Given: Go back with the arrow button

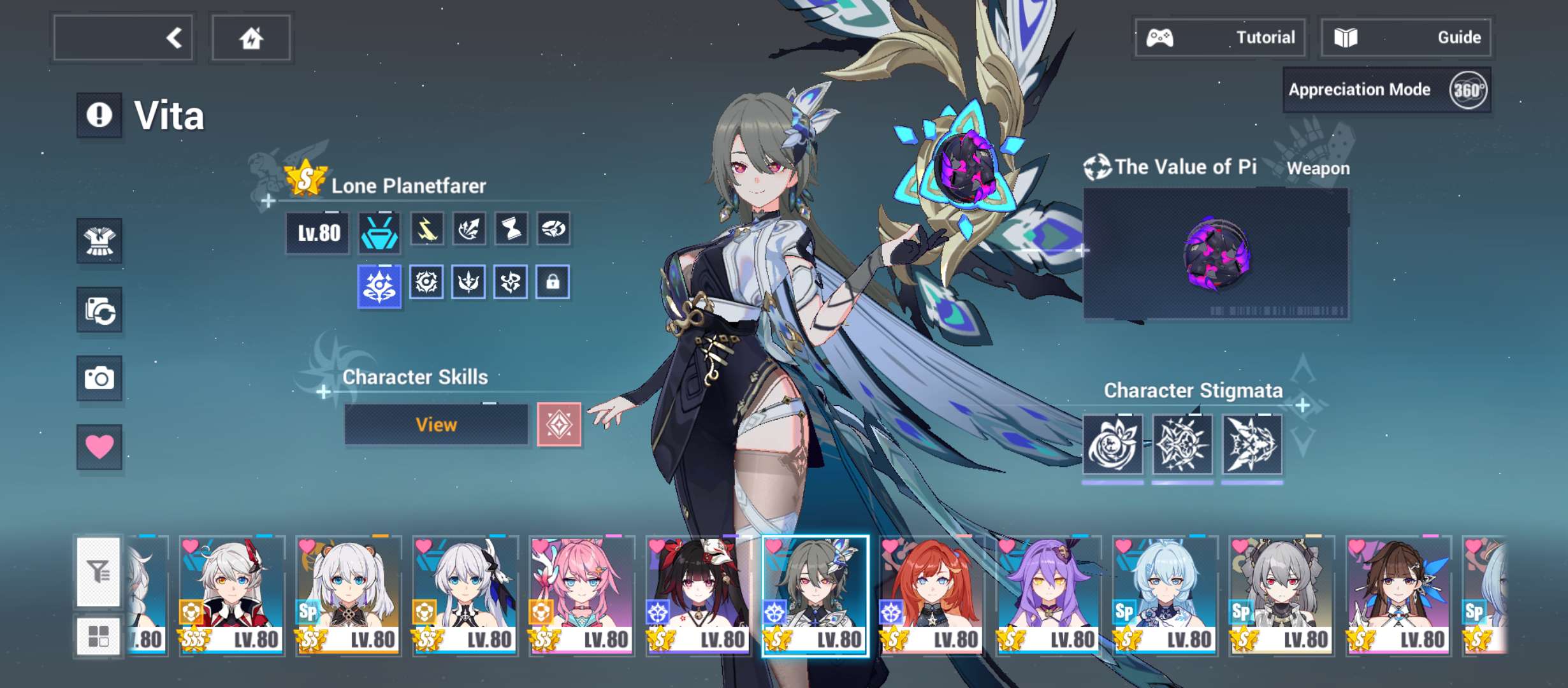Looking at the screenshot, I should [x=123, y=38].
